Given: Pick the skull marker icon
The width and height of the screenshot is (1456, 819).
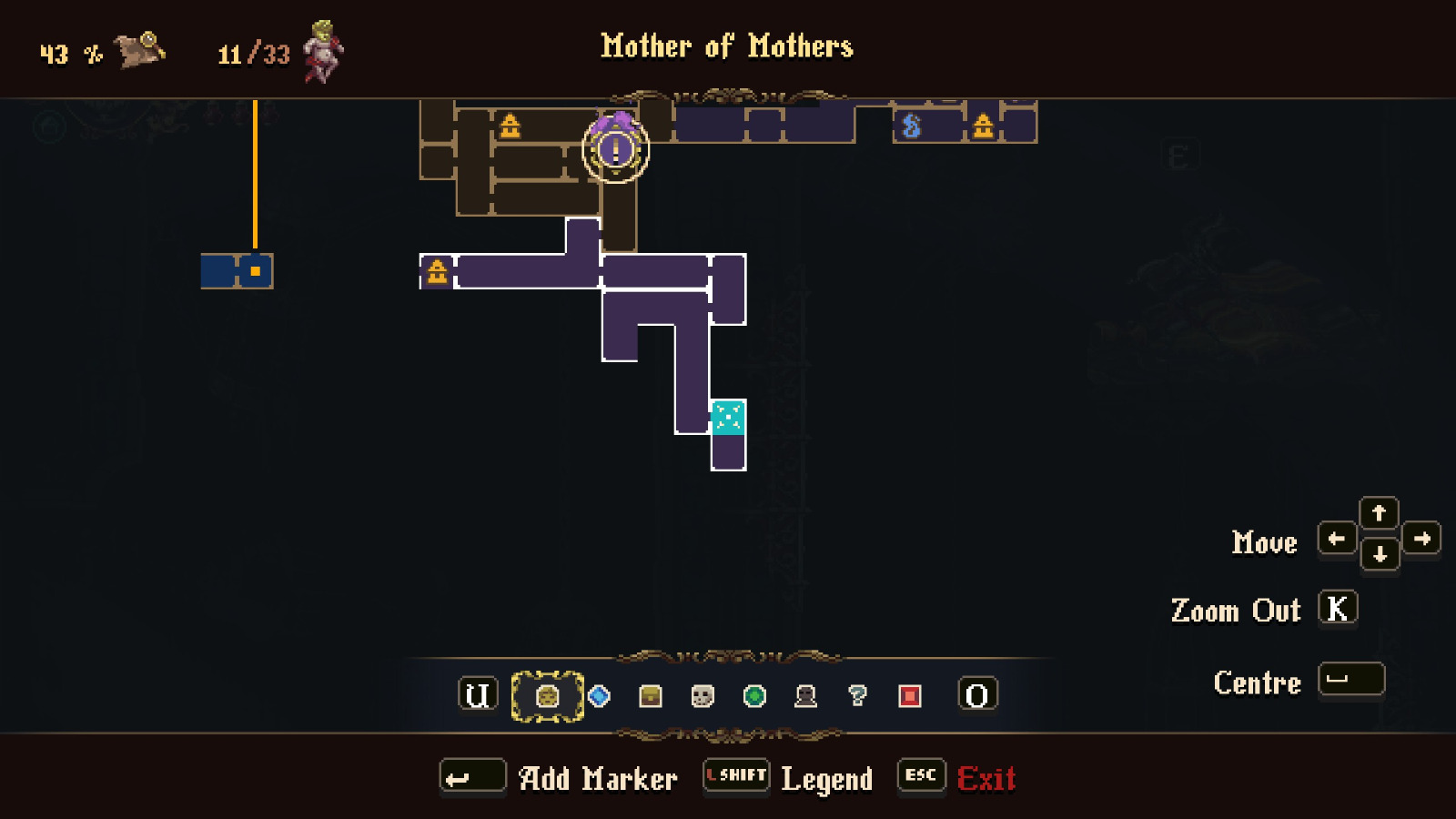Looking at the screenshot, I should point(700,697).
